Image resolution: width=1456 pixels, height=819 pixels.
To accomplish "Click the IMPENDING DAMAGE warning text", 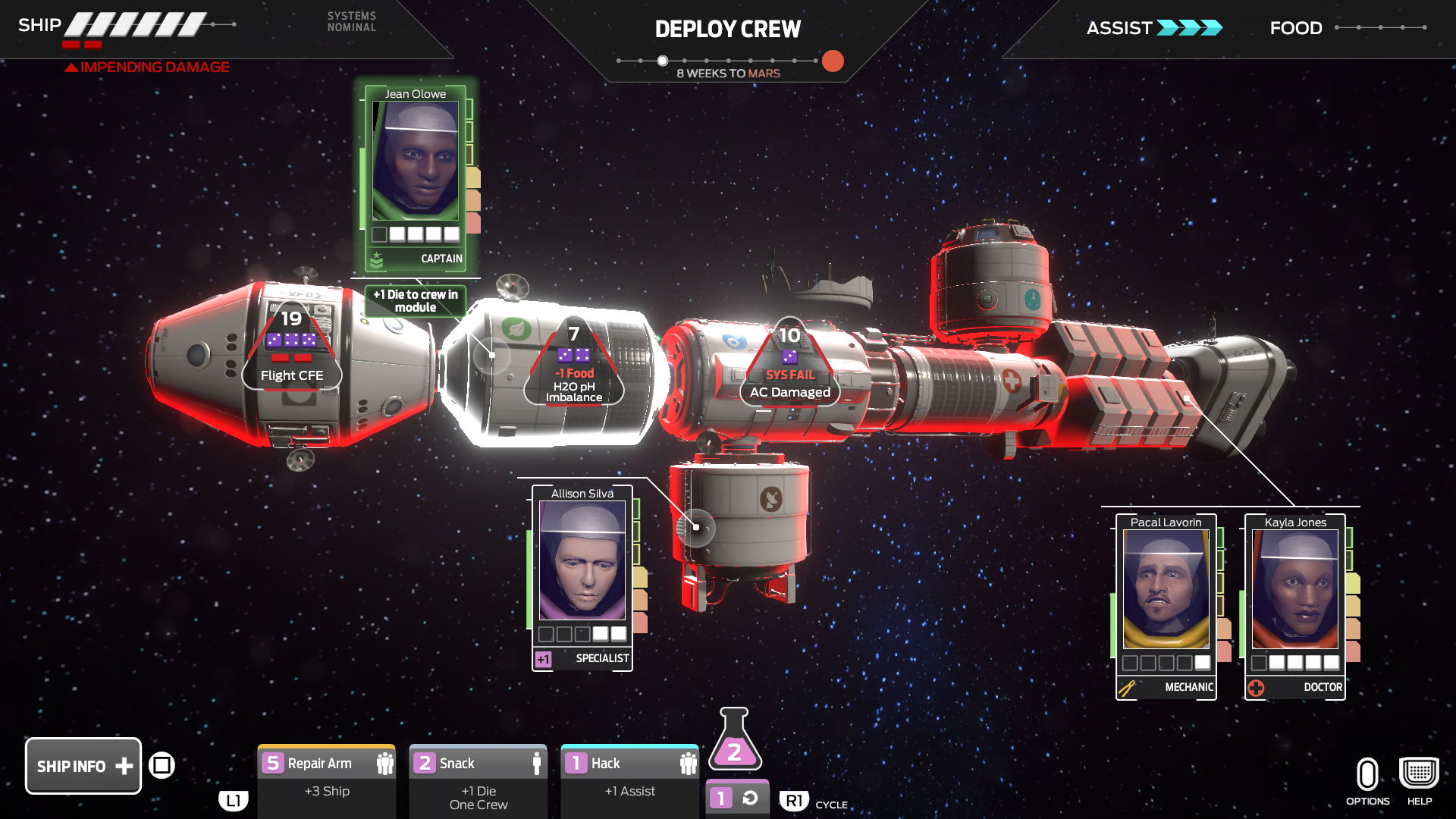I will [146, 67].
